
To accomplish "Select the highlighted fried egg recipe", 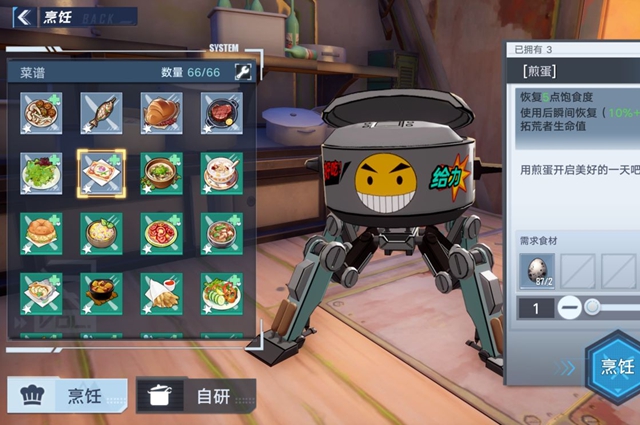I will [x=101, y=173].
